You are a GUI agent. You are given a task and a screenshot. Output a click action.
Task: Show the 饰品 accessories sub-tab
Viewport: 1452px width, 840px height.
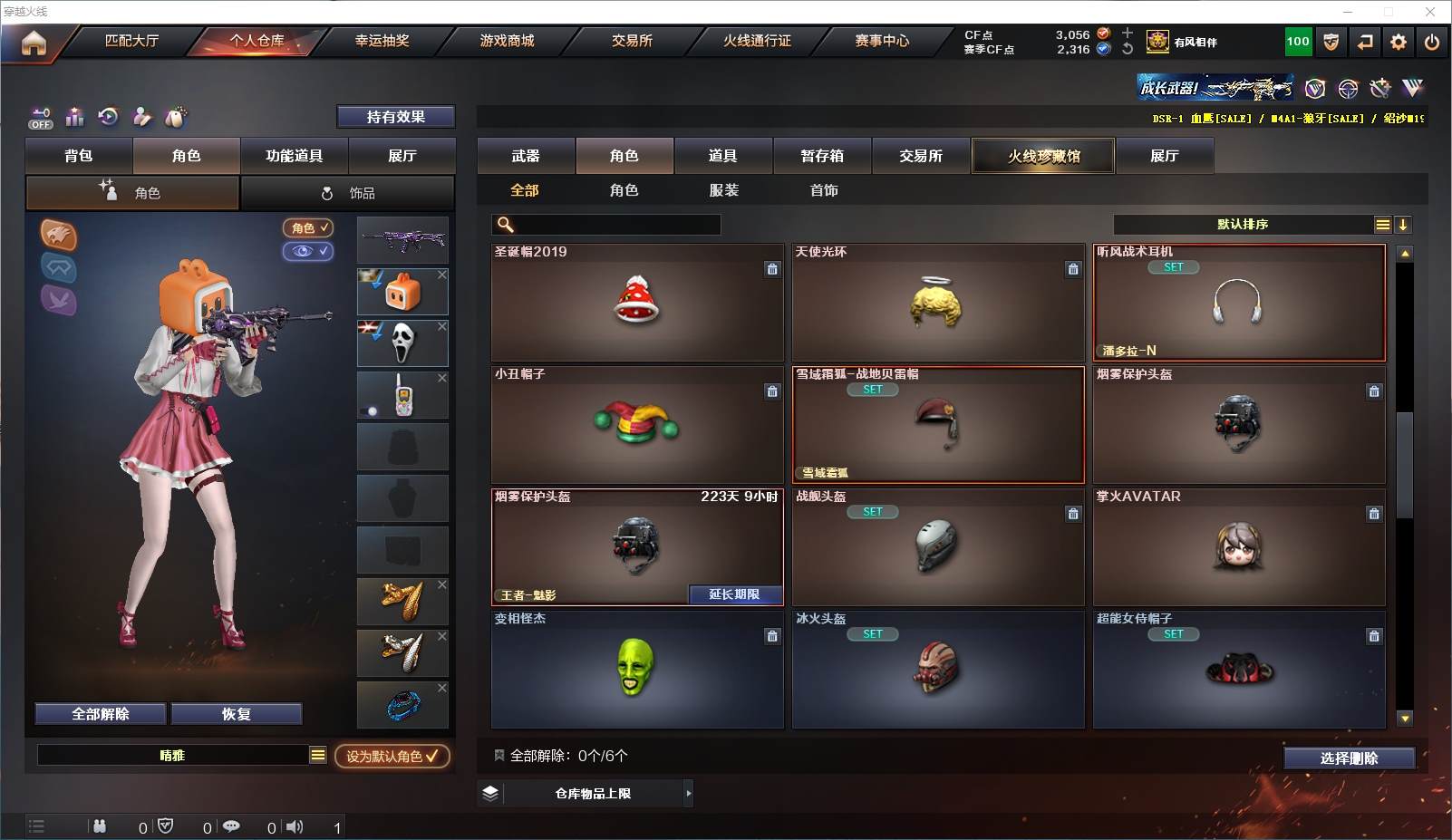(348, 193)
